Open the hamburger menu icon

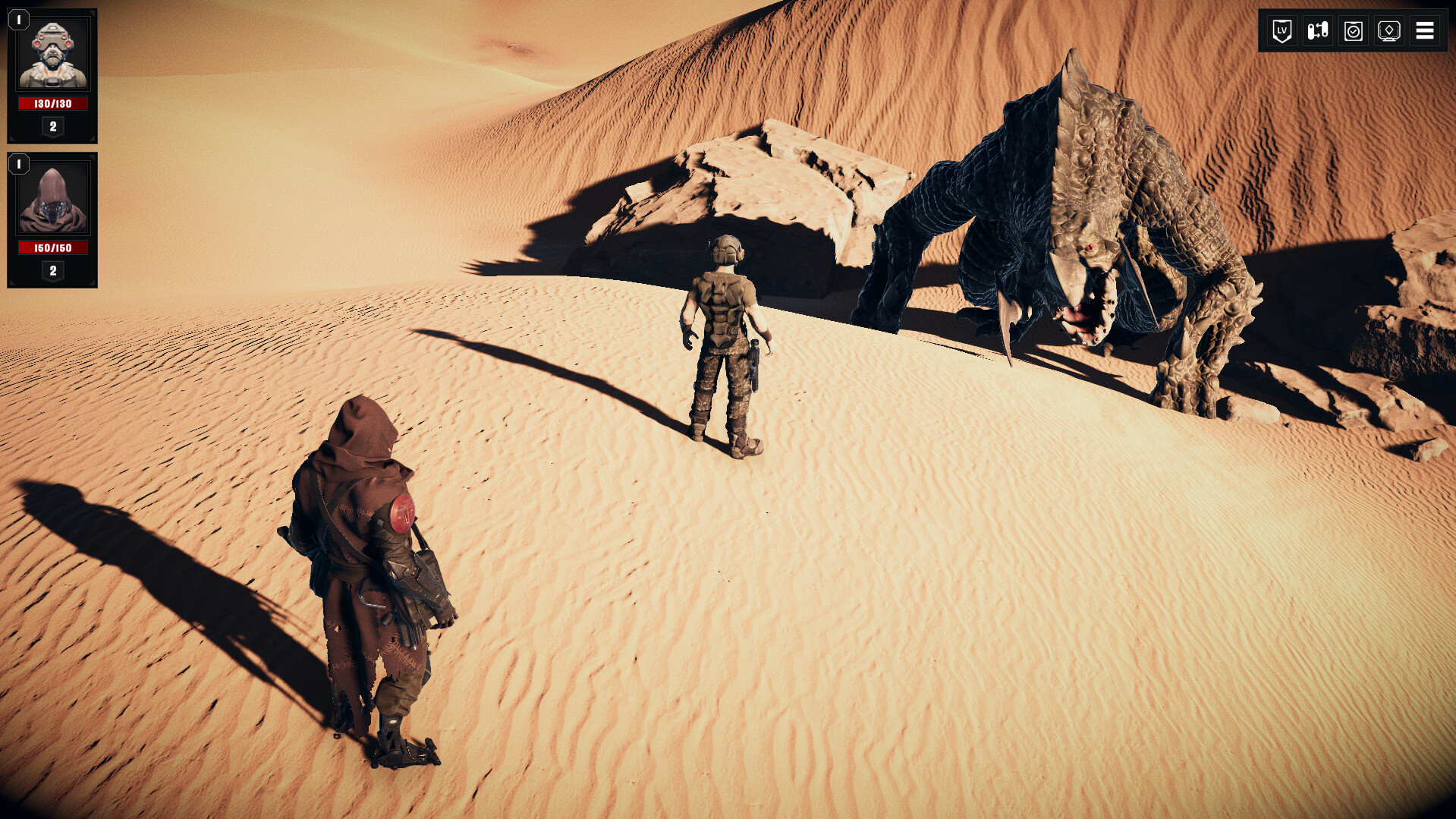coord(1426,31)
